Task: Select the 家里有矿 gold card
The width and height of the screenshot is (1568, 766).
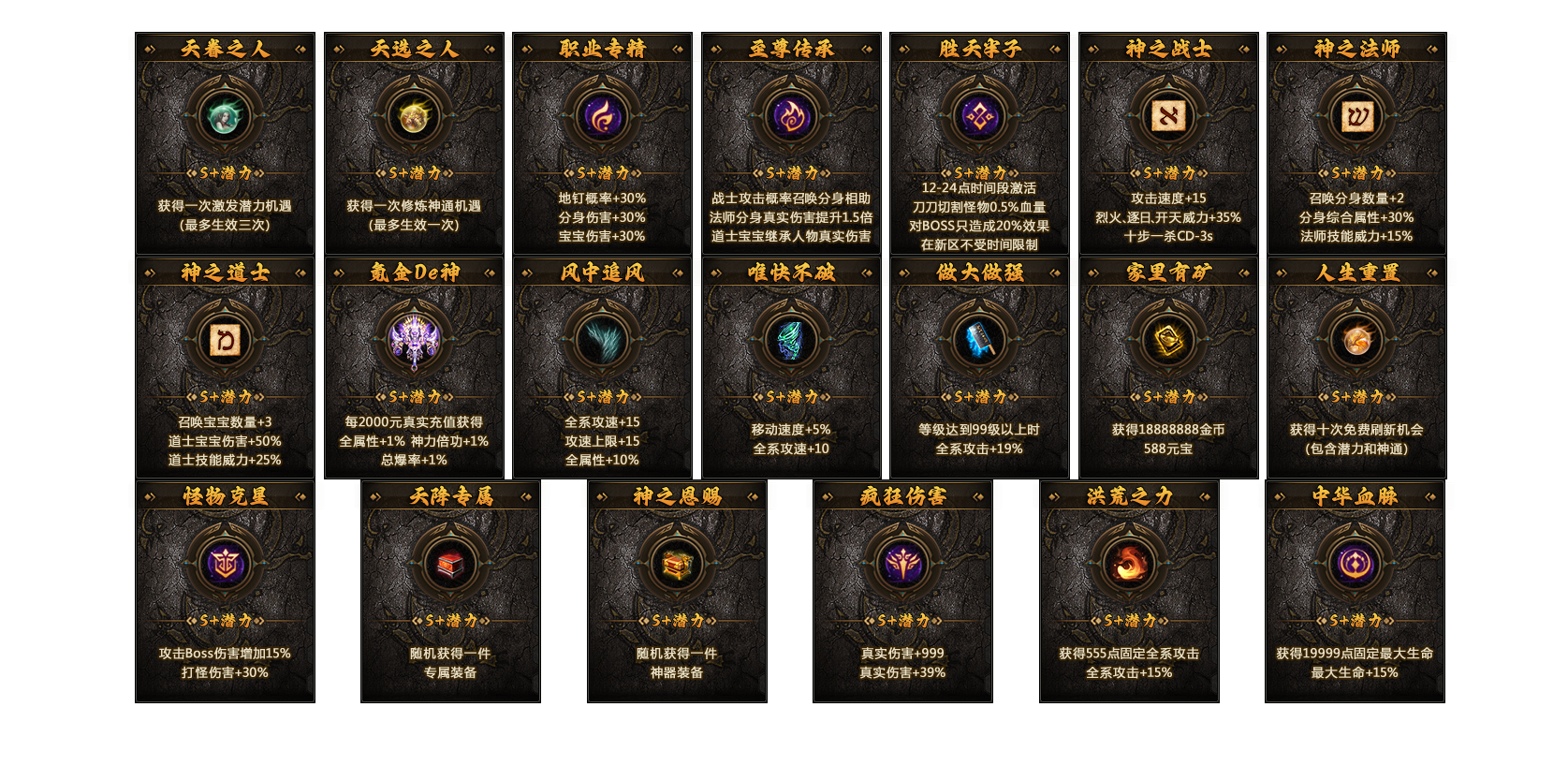Action: 1168,367
